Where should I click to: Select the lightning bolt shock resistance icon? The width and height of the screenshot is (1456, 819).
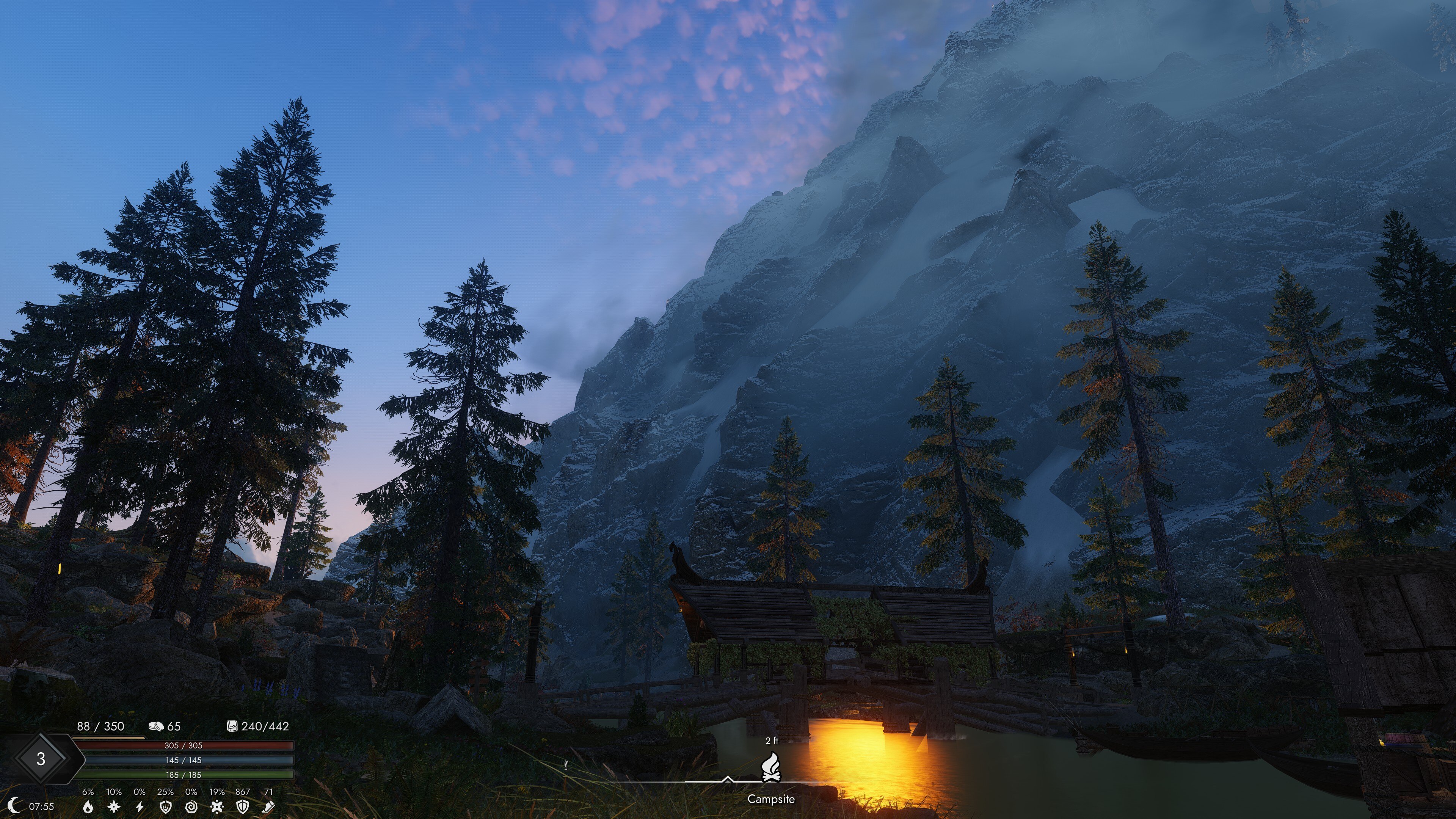coord(140,806)
